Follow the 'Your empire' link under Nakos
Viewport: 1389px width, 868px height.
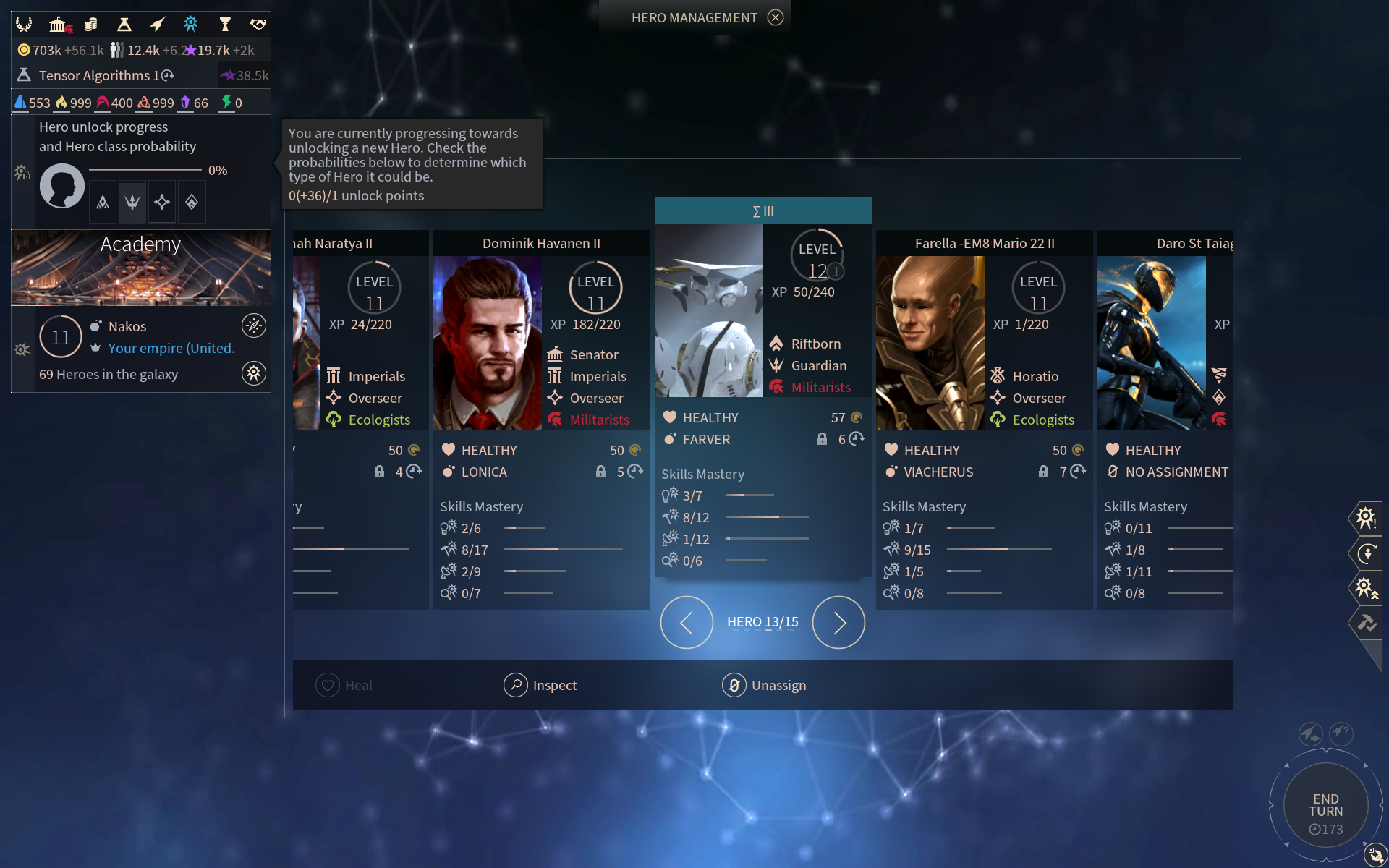coord(171,348)
